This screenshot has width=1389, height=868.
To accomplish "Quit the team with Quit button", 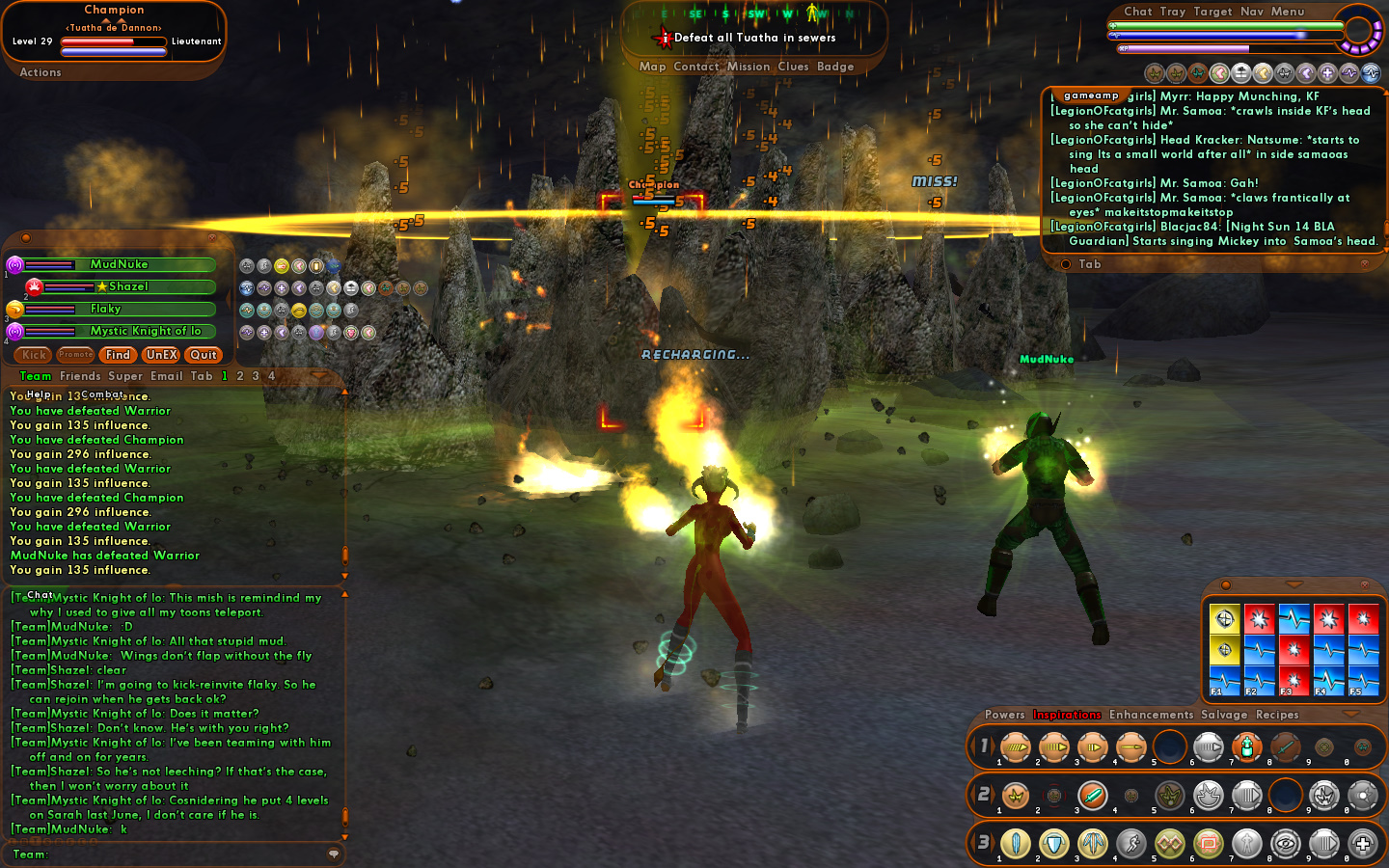I will [204, 355].
